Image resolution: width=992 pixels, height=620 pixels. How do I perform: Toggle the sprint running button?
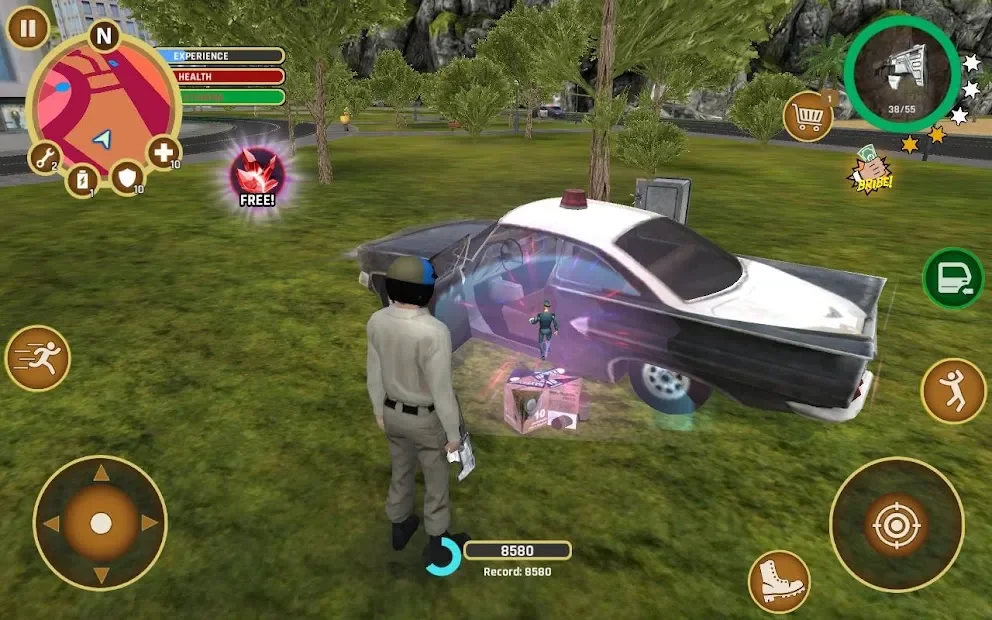pos(38,358)
